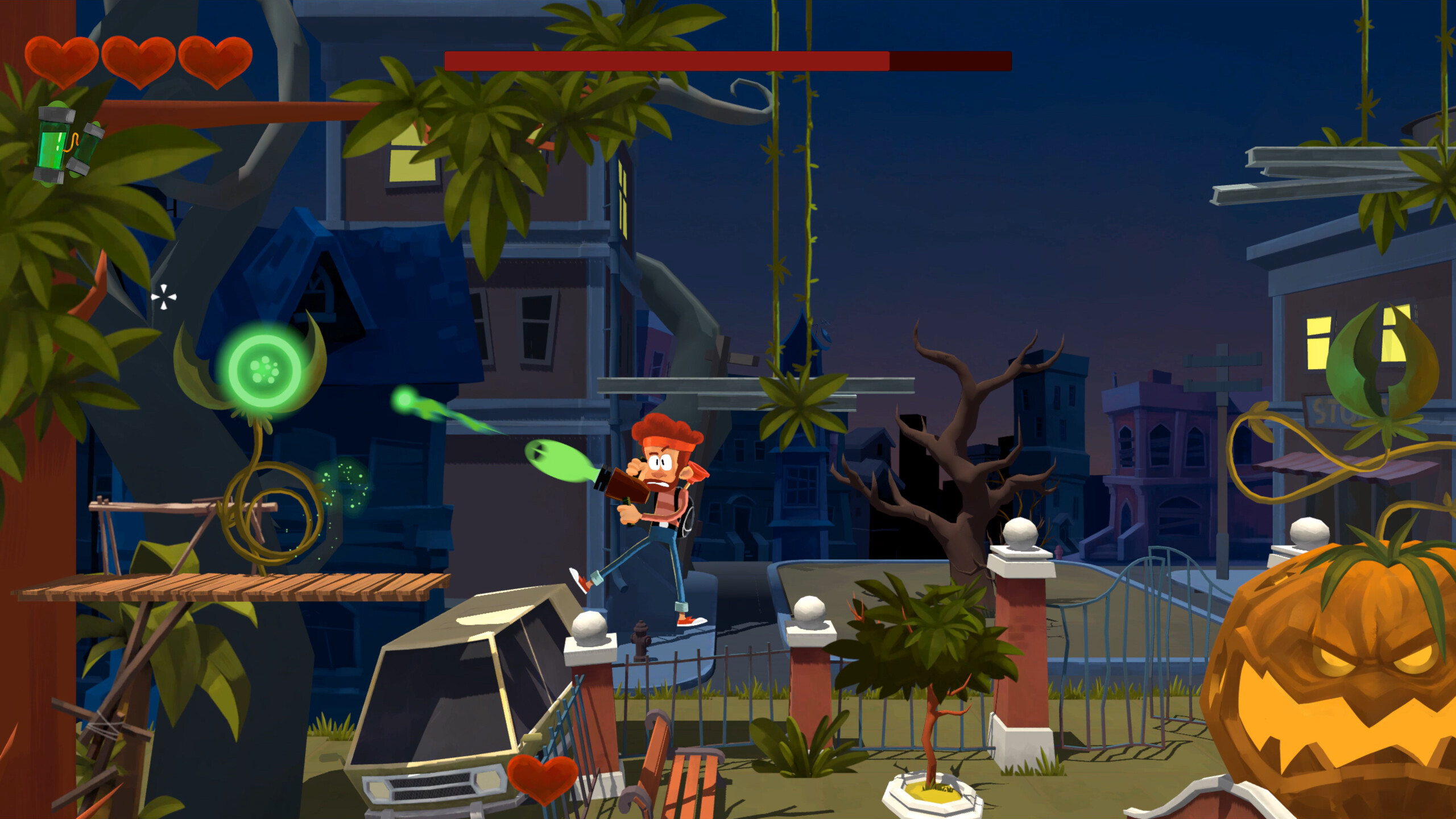Click the large green goo canister icon
The height and width of the screenshot is (819, 1456).
[x=51, y=145]
